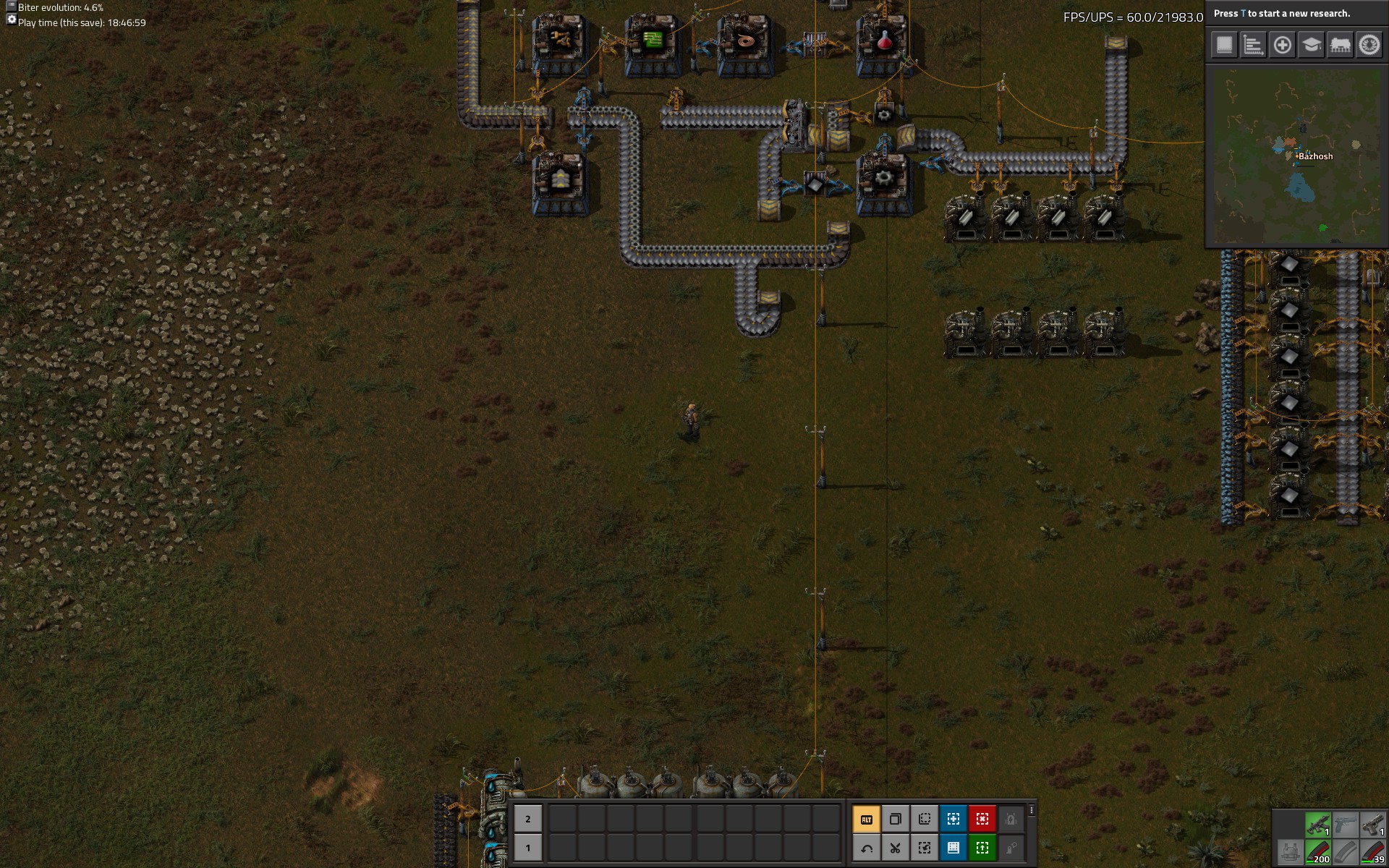Open the train overview locomotive button

pos(1340,45)
